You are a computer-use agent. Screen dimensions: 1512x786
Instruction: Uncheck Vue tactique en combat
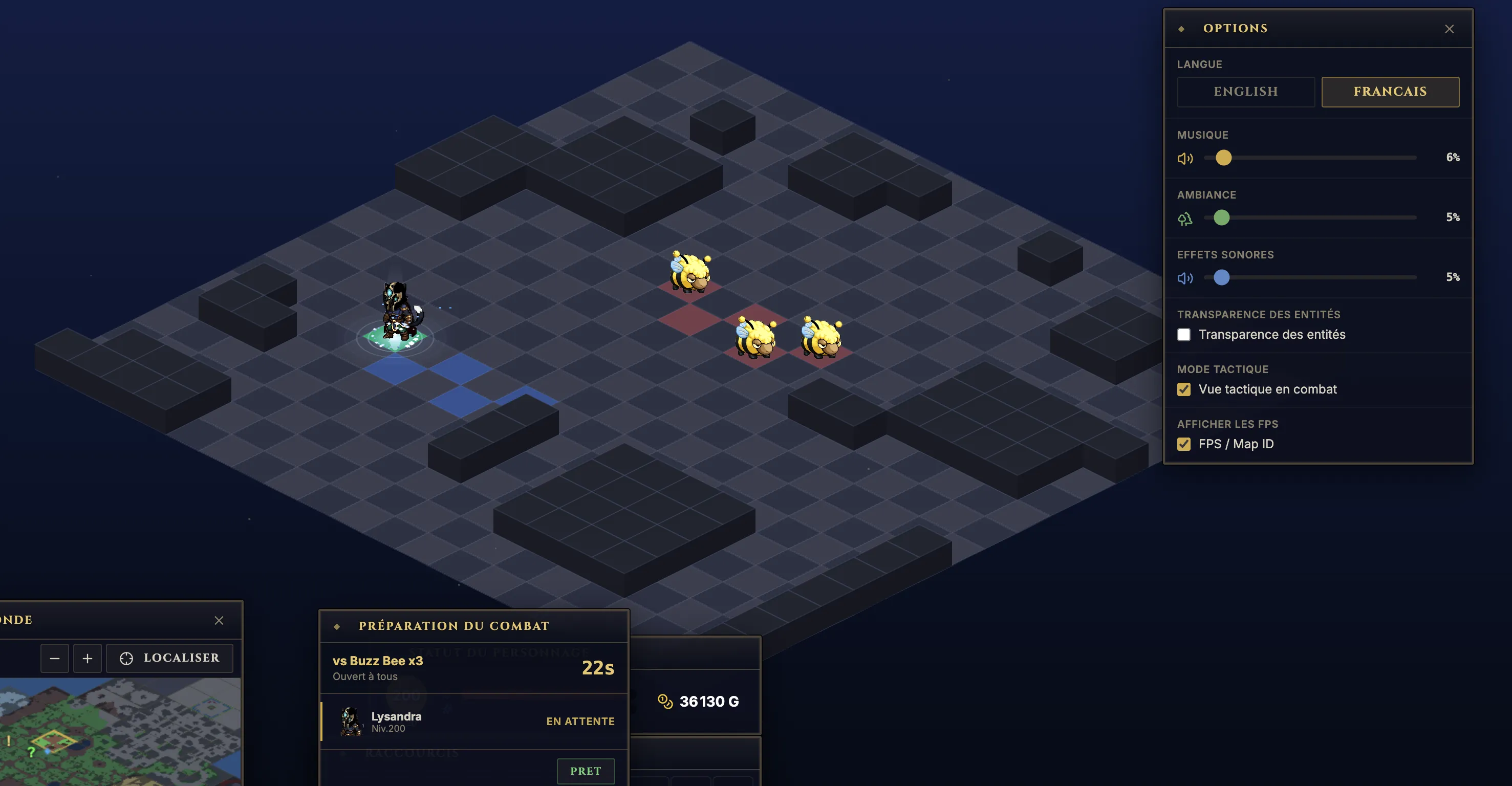click(x=1183, y=389)
